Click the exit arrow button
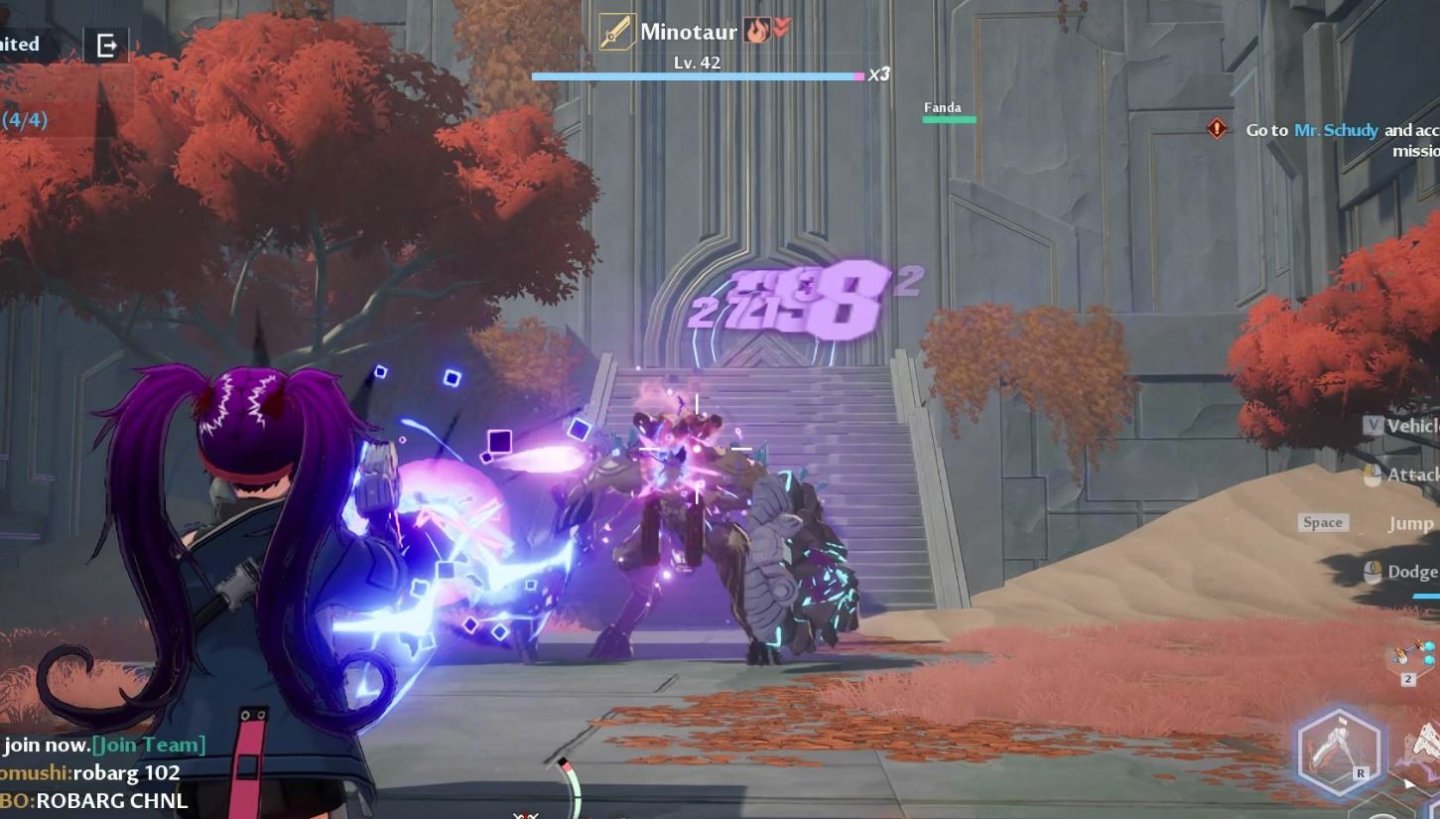1440x819 pixels. pyautogui.click(x=106, y=45)
